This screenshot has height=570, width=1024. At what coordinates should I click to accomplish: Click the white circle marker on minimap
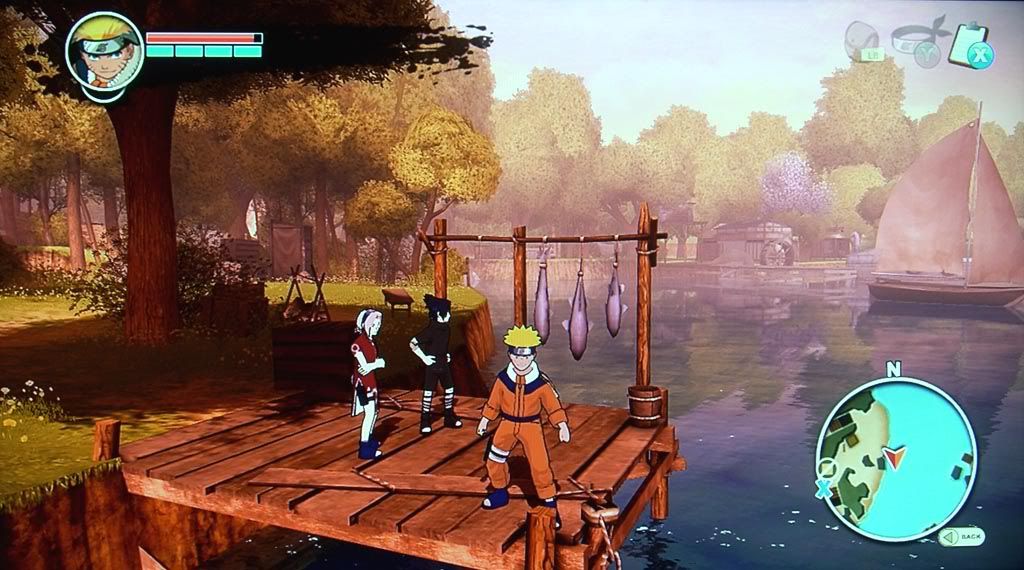(826, 468)
